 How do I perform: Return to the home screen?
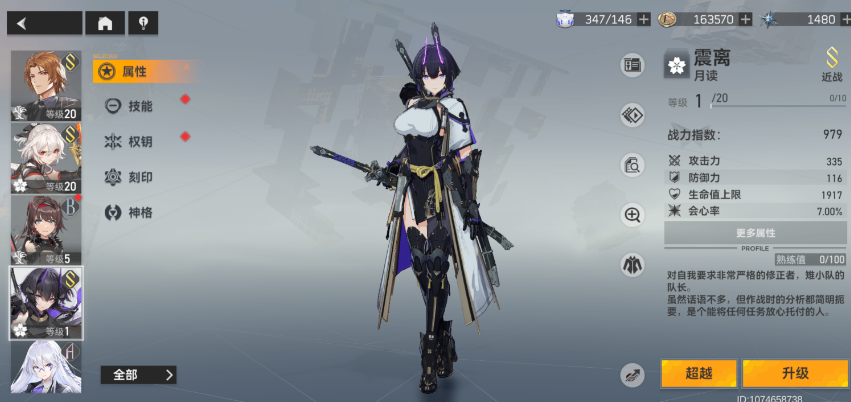point(105,22)
